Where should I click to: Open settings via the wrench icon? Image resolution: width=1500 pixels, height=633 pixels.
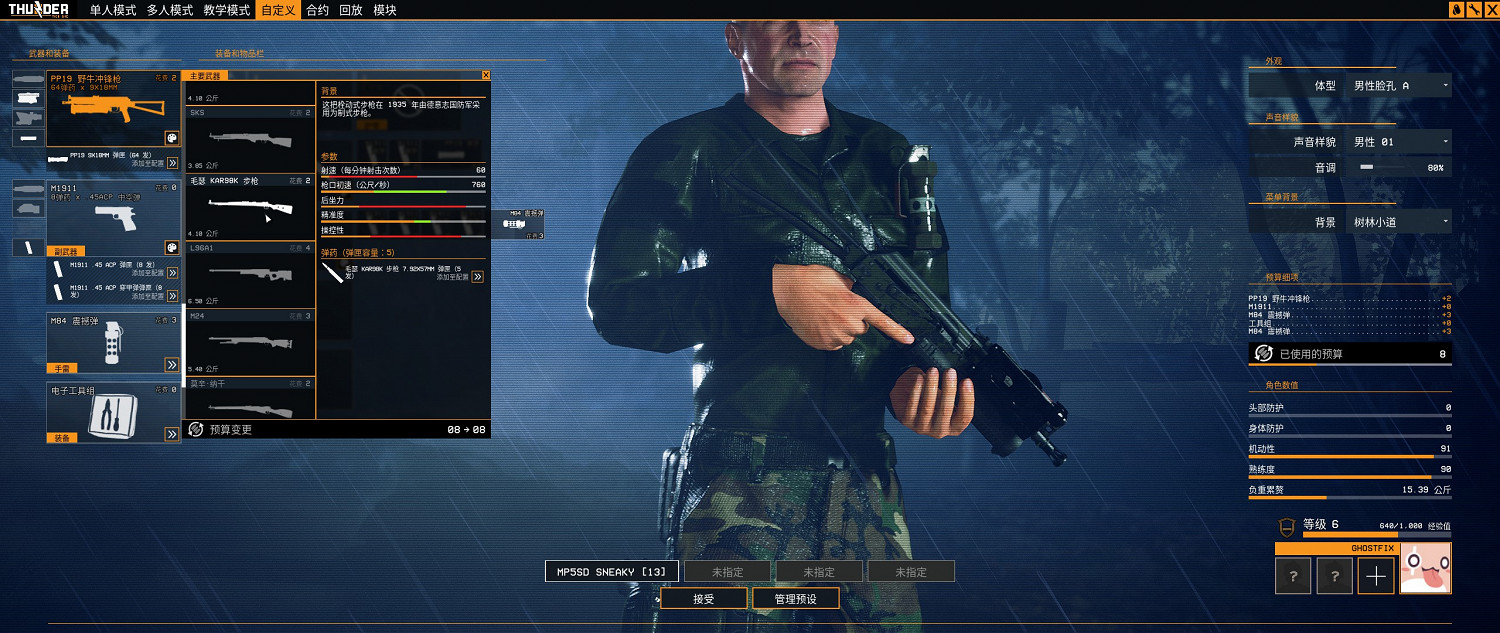[x=1473, y=10]
